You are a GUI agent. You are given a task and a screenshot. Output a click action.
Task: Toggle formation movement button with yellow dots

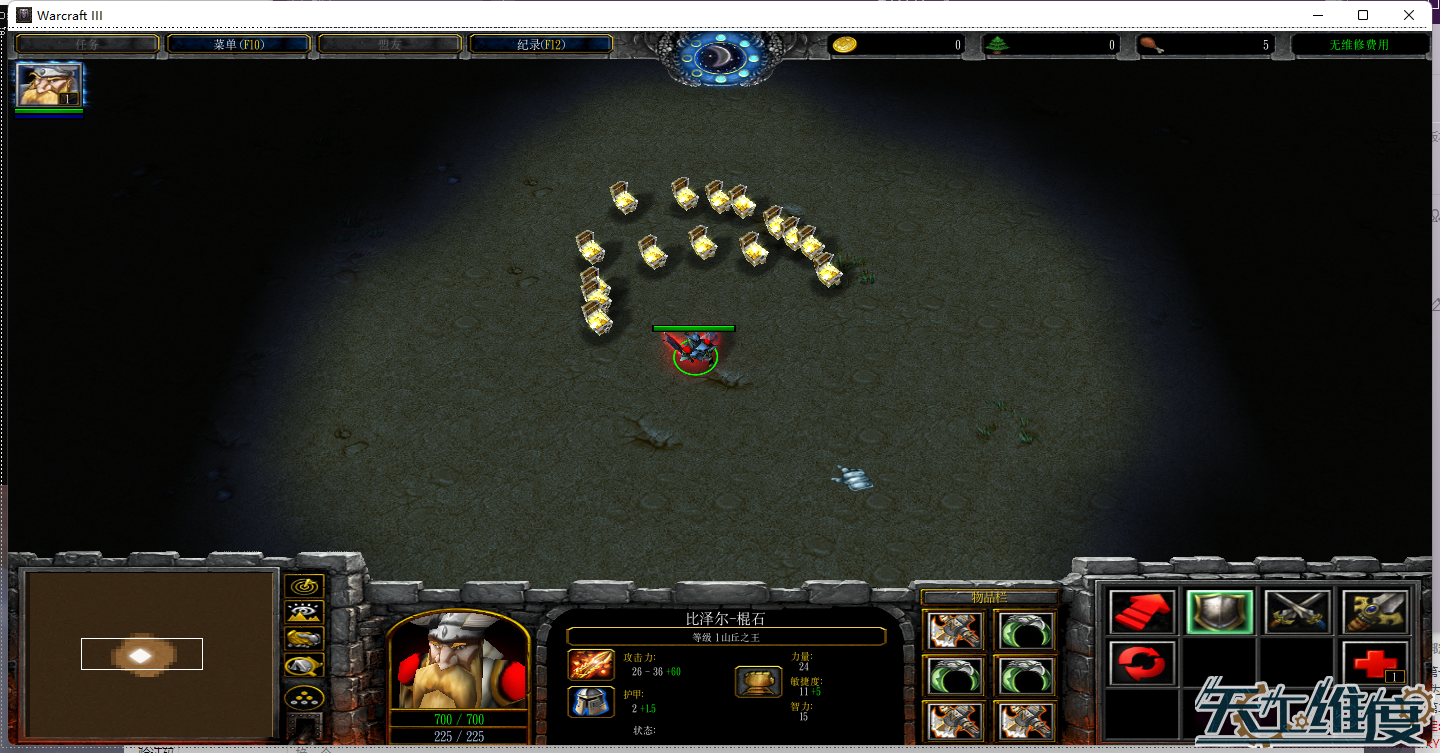304,697
